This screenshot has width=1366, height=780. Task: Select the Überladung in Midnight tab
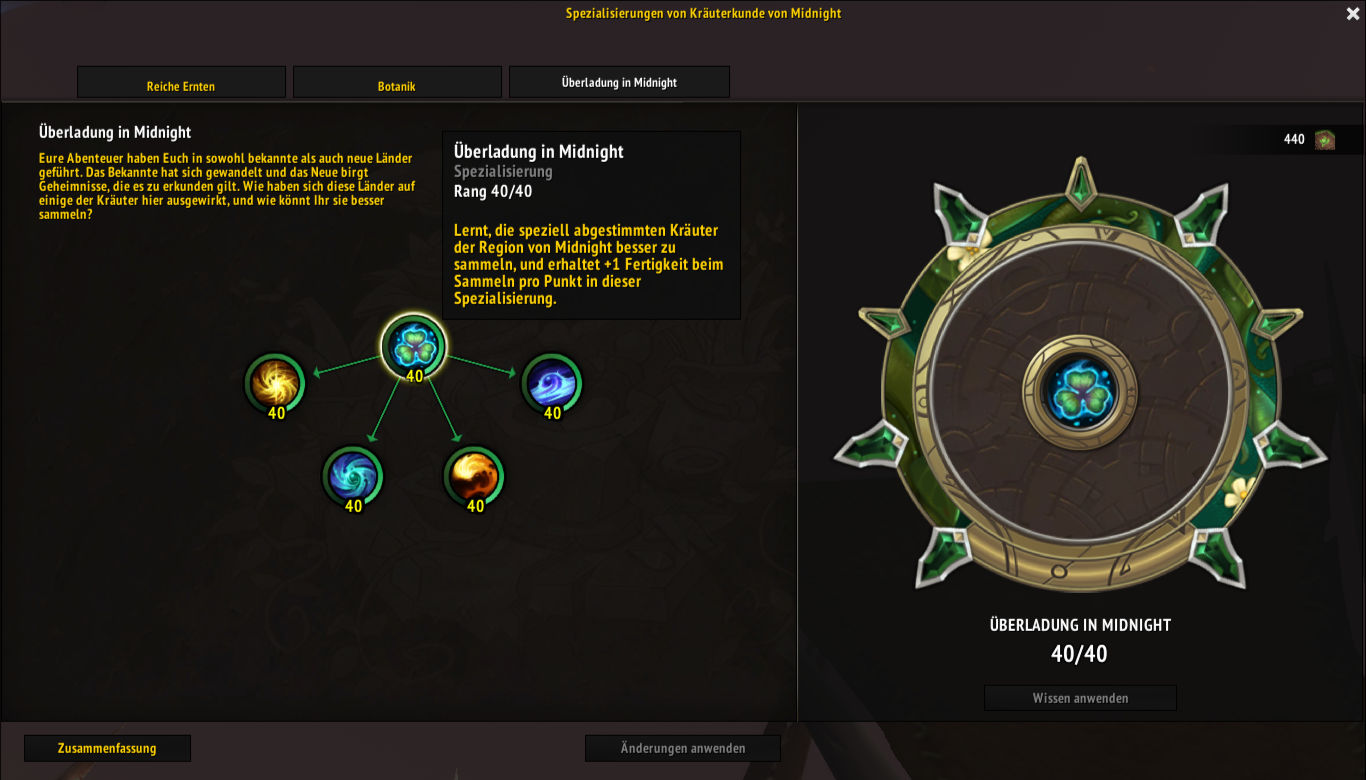pyautogui.click(x=619, y=83)
